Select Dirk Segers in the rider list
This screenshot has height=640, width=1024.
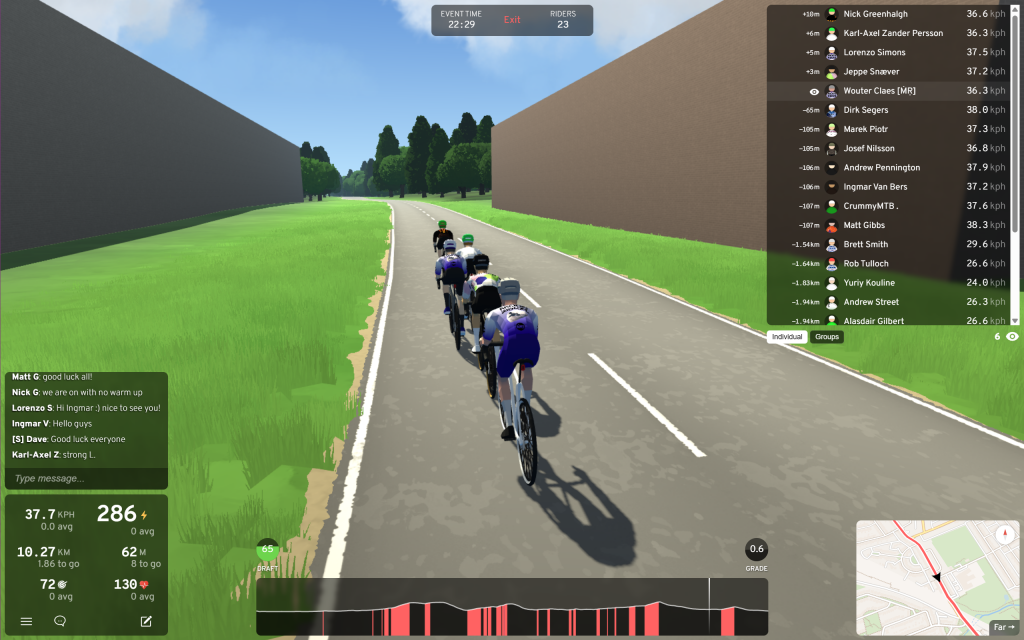tap(866, 110)
